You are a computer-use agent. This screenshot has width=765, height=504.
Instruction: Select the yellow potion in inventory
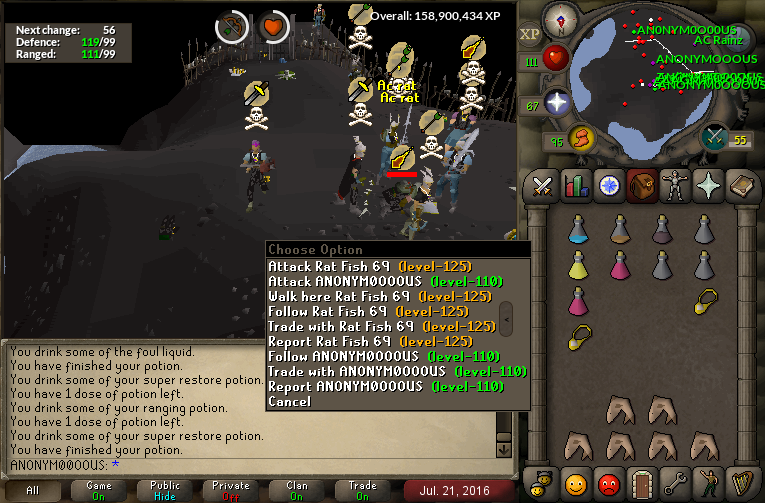coord(577,265)
